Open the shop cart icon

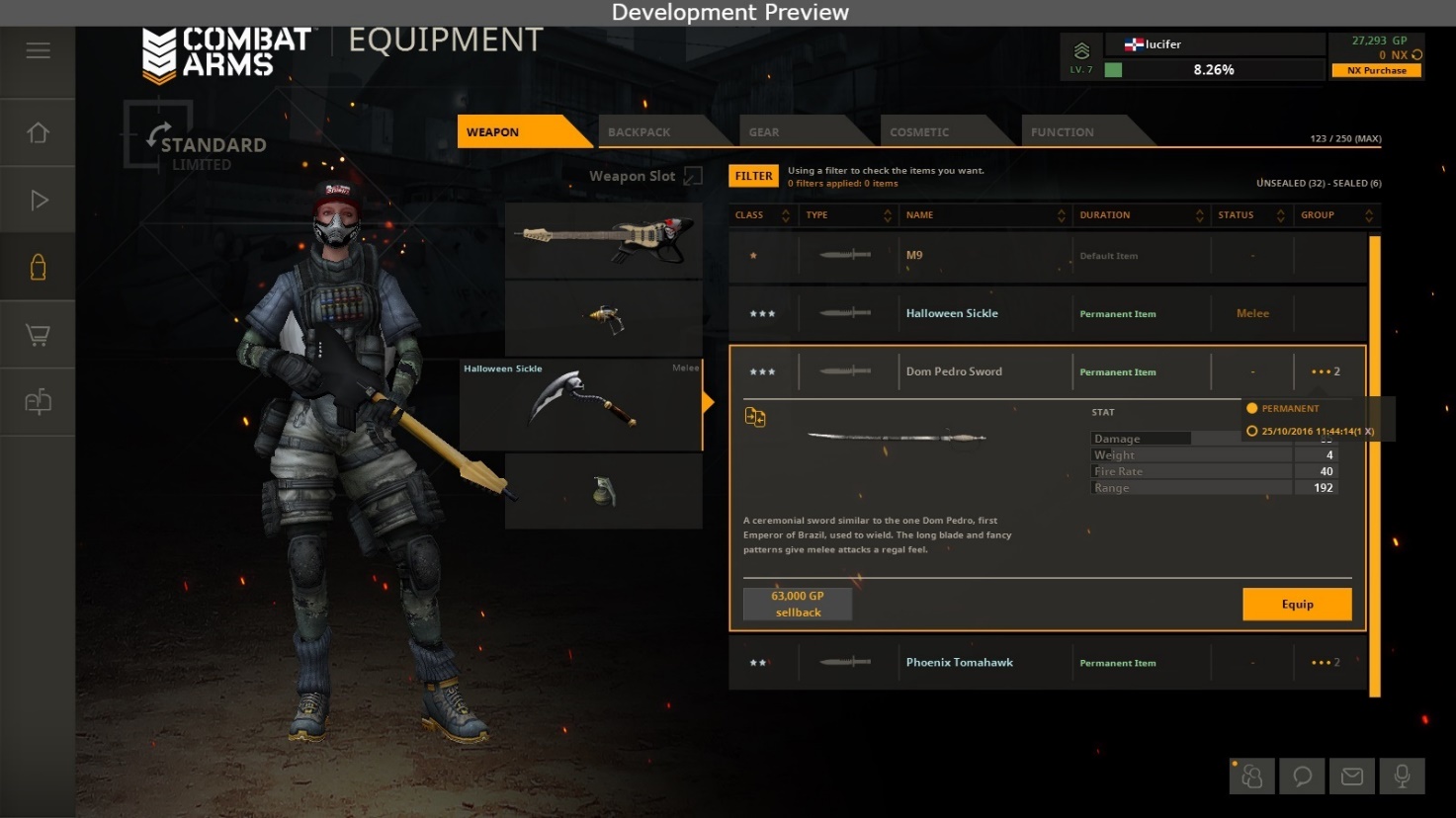point(38,335)
